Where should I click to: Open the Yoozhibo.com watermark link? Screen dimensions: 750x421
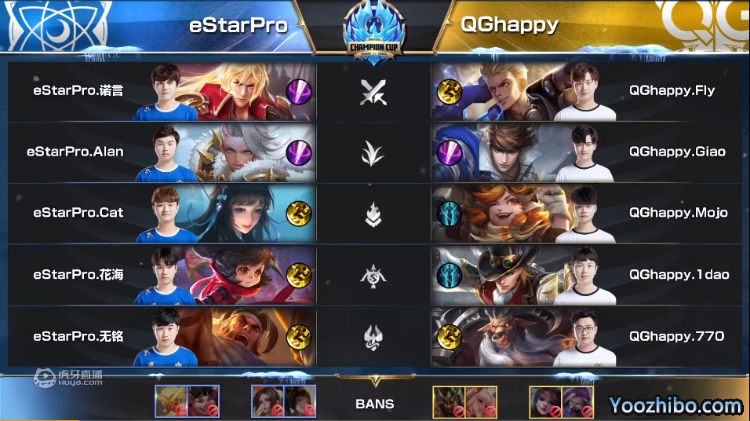tap(679, 405)
